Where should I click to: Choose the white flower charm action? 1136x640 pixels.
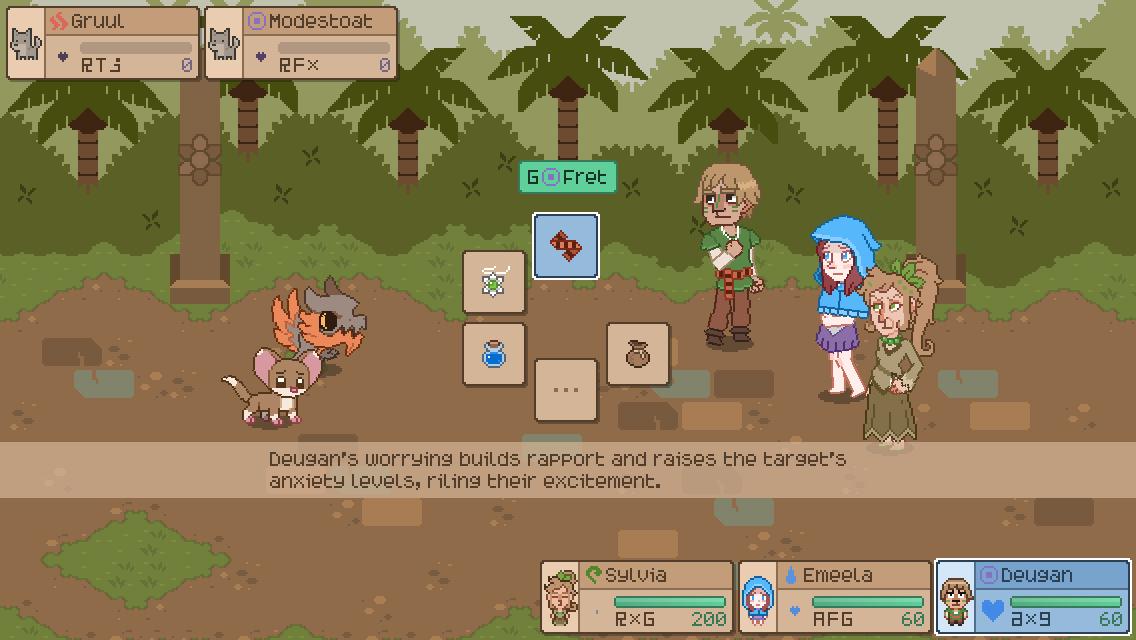(494, 282)
